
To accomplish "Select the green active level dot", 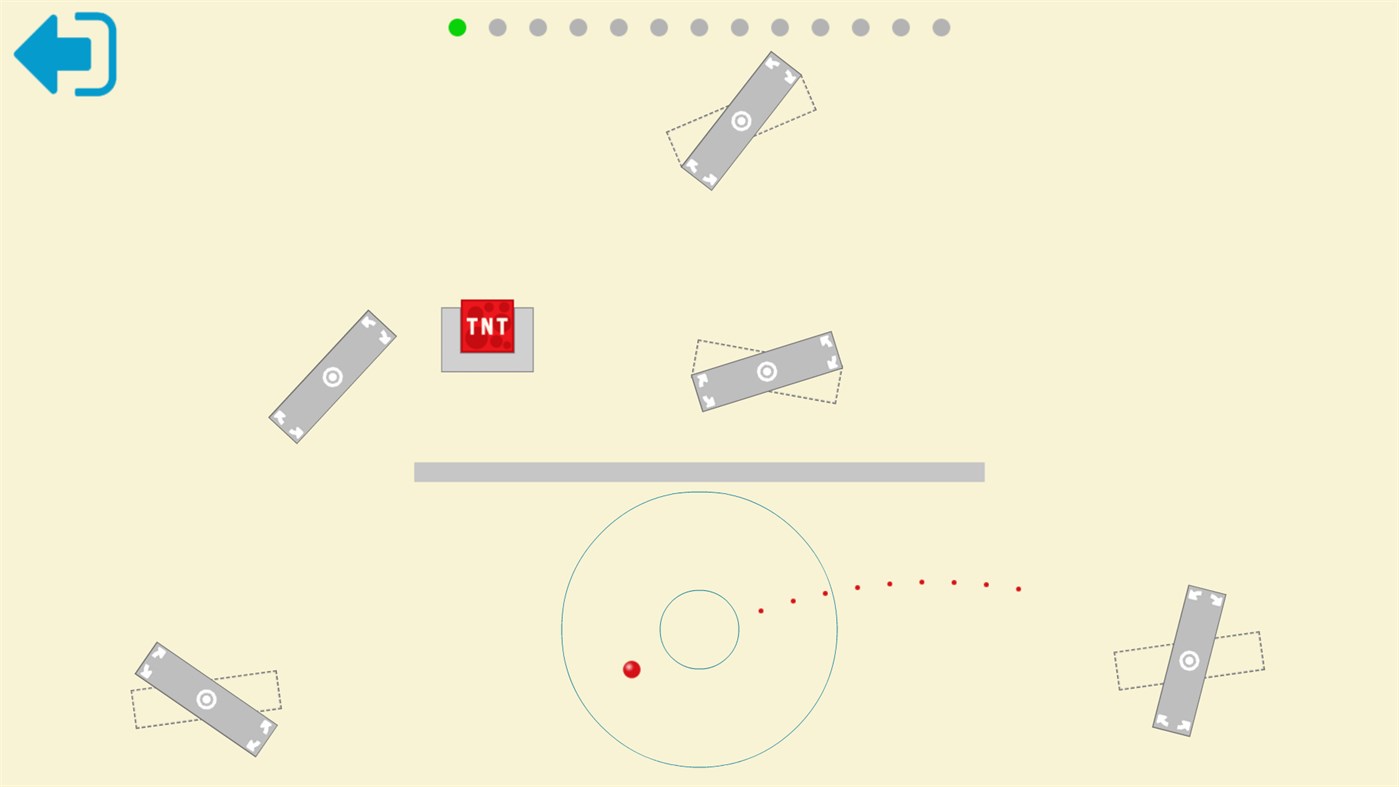I will [x=456, y=27].
